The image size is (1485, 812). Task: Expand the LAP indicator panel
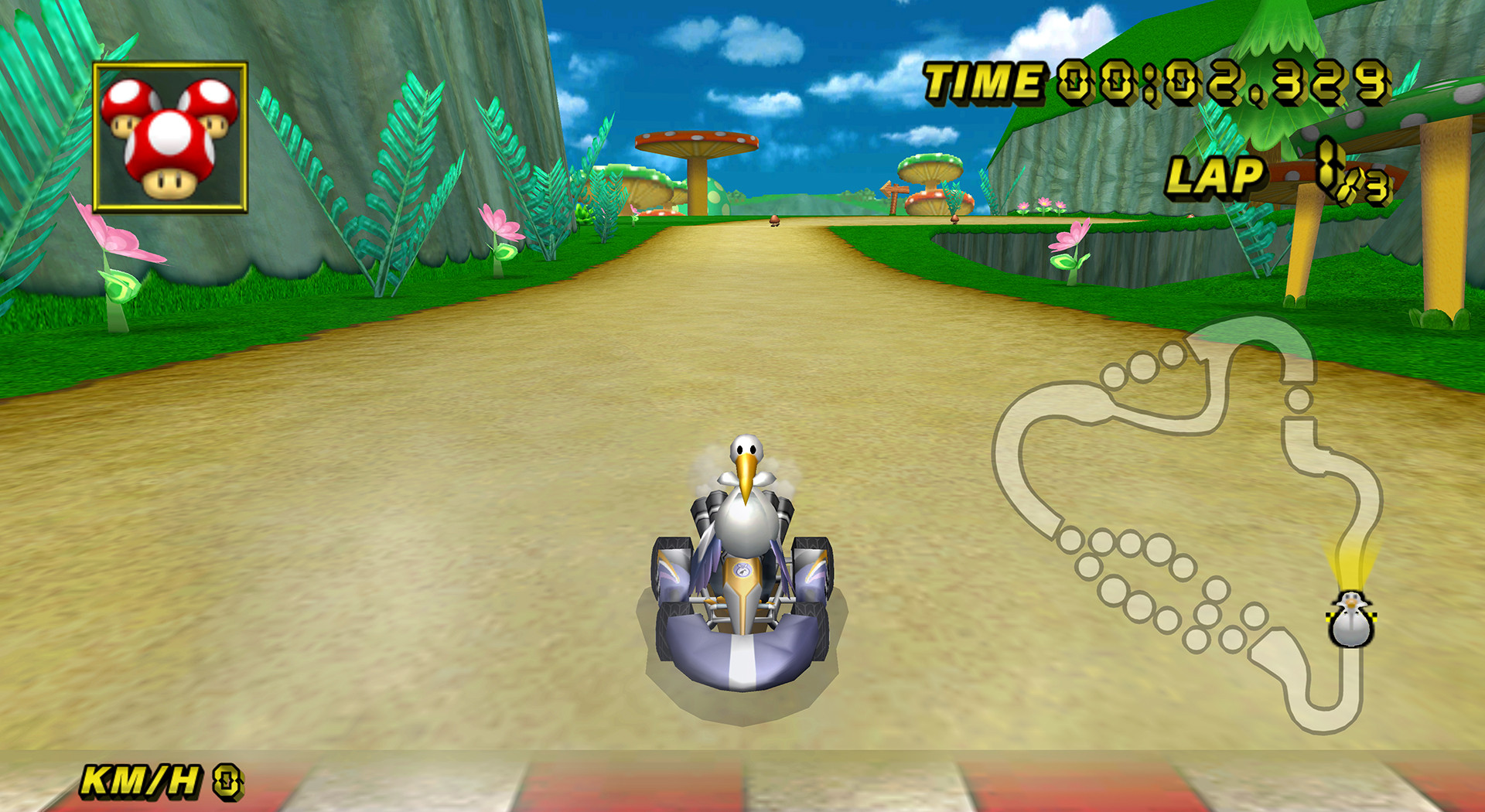click(1218, 178)
